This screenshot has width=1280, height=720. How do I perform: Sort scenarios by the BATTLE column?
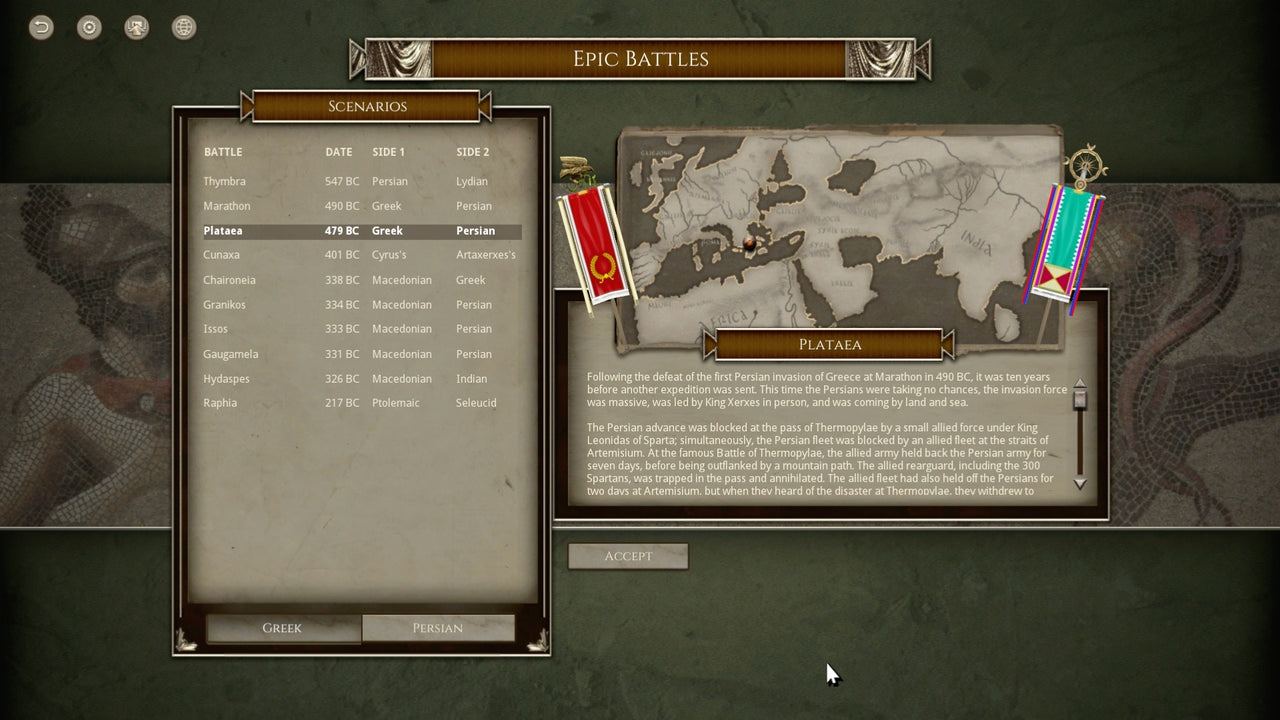tap(222, 152)
